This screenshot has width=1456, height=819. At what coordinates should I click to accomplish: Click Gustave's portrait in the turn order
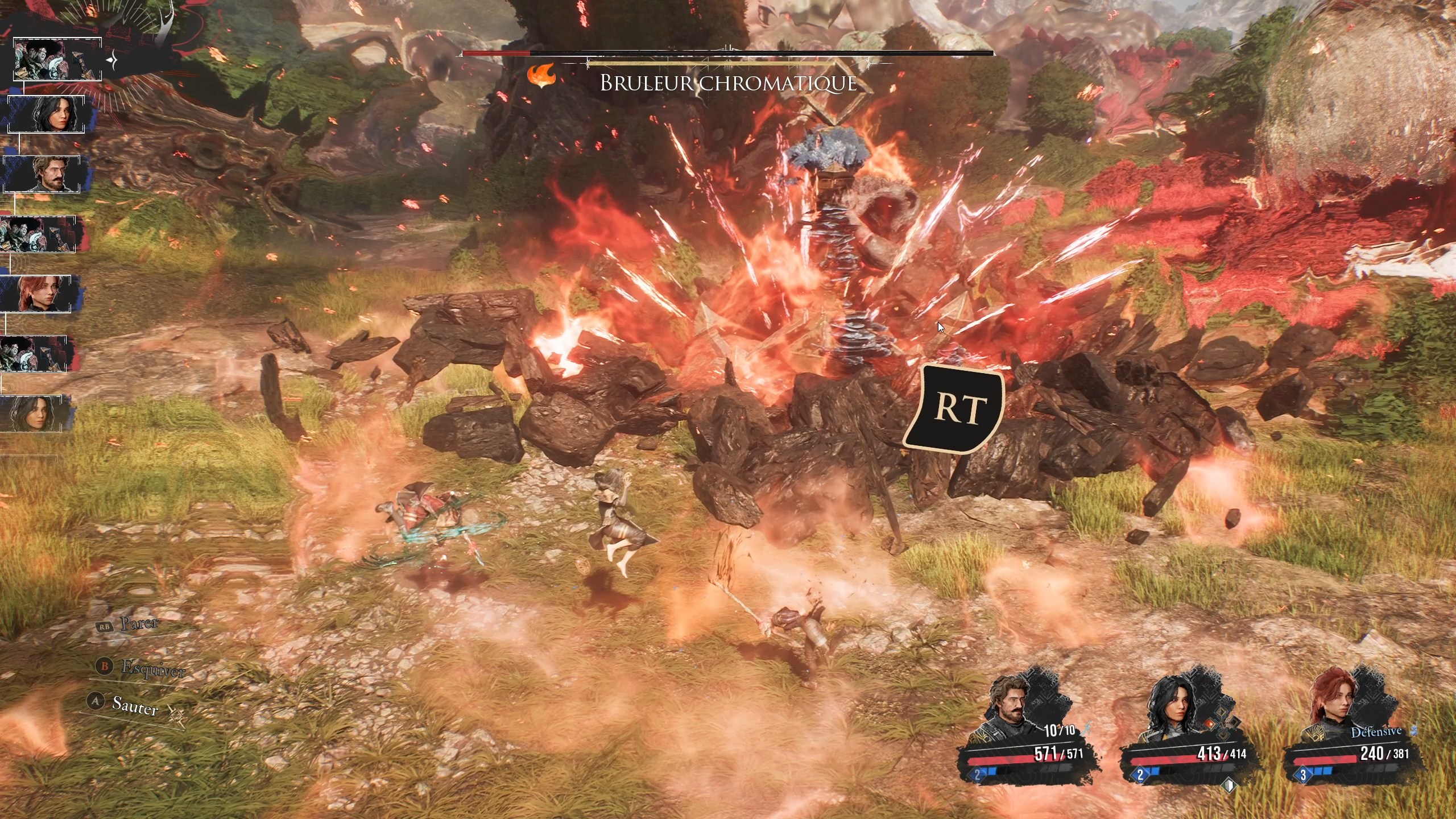click(43, 174)
